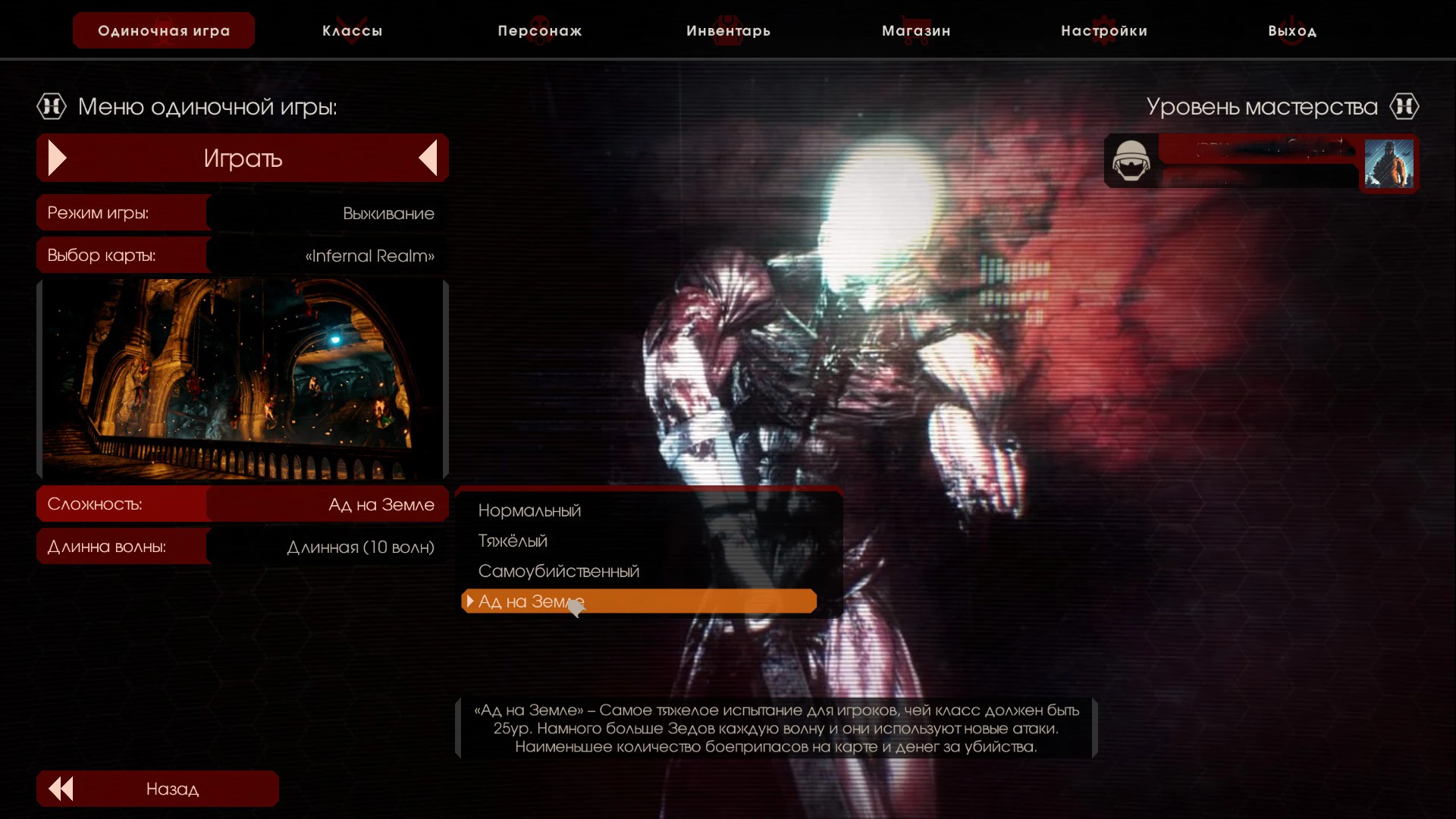Click the hexagon emblem beside Меню одиночной игры
The image size is (1456, 819).
(51, 106)
